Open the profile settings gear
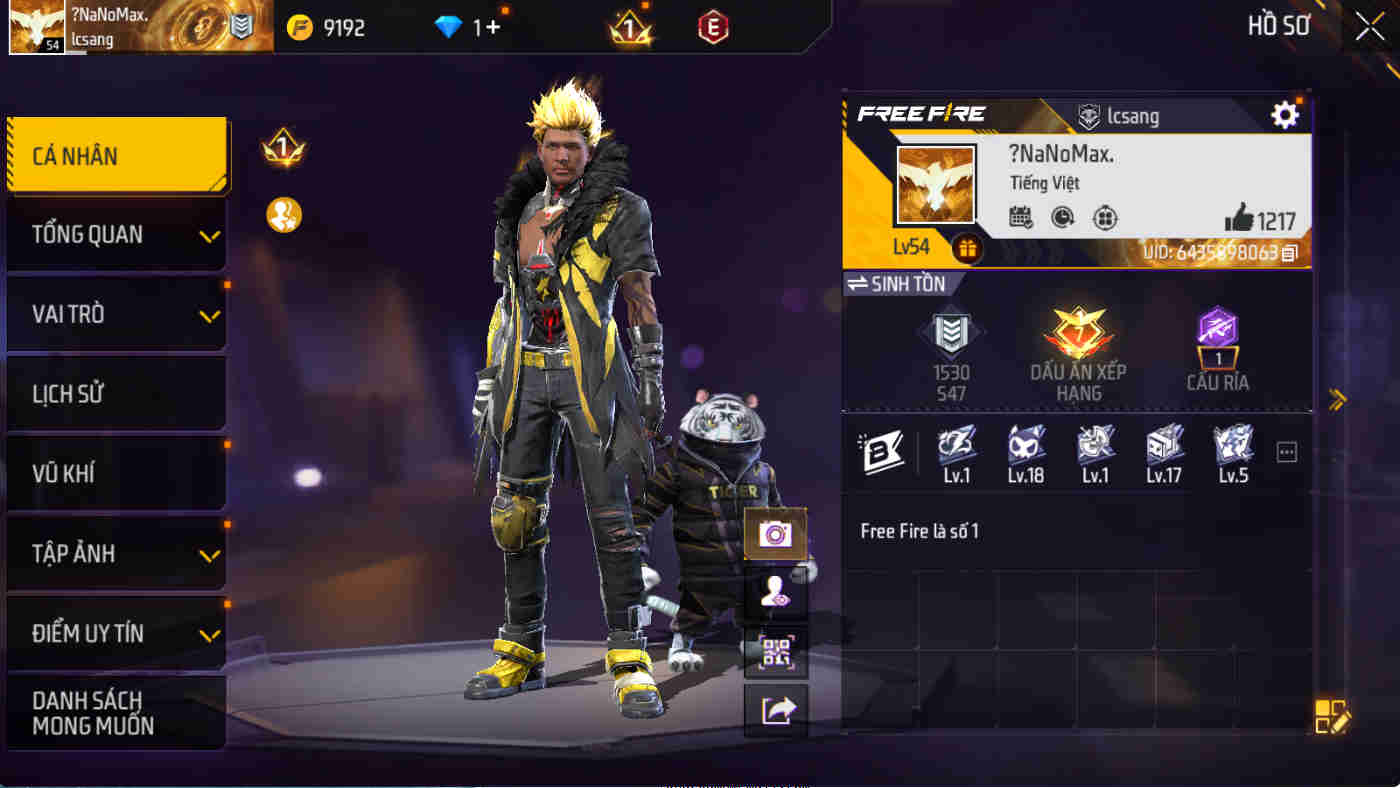Image resolution: width=1400 pixels, height=788 pixels. [x=1284, y=115]
